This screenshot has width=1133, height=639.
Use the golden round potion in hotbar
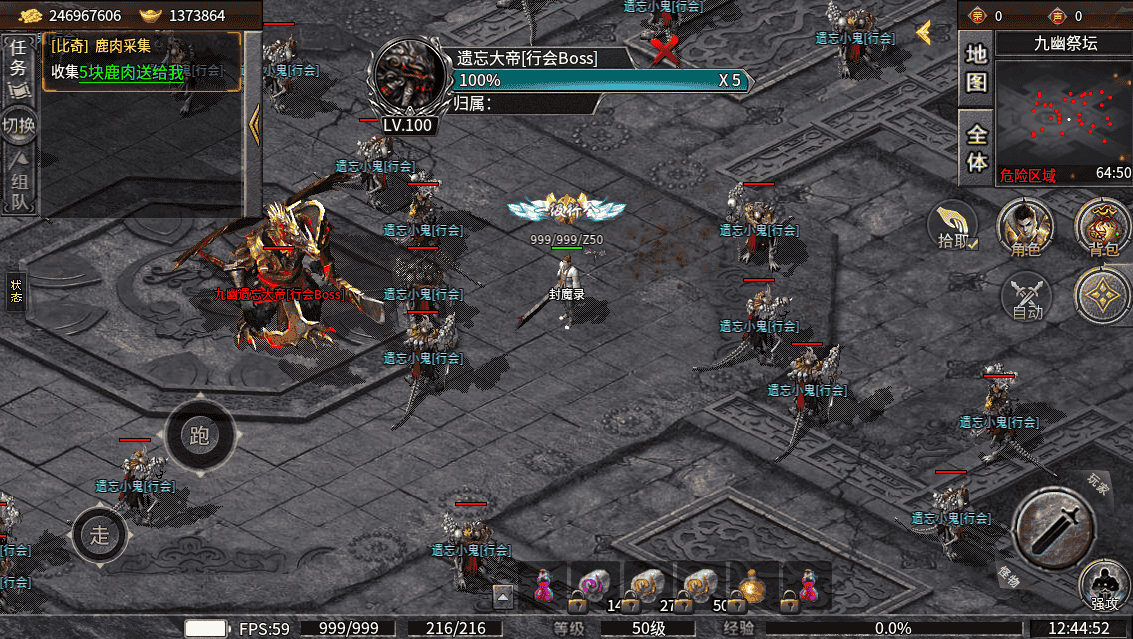(x=752, y=588)
